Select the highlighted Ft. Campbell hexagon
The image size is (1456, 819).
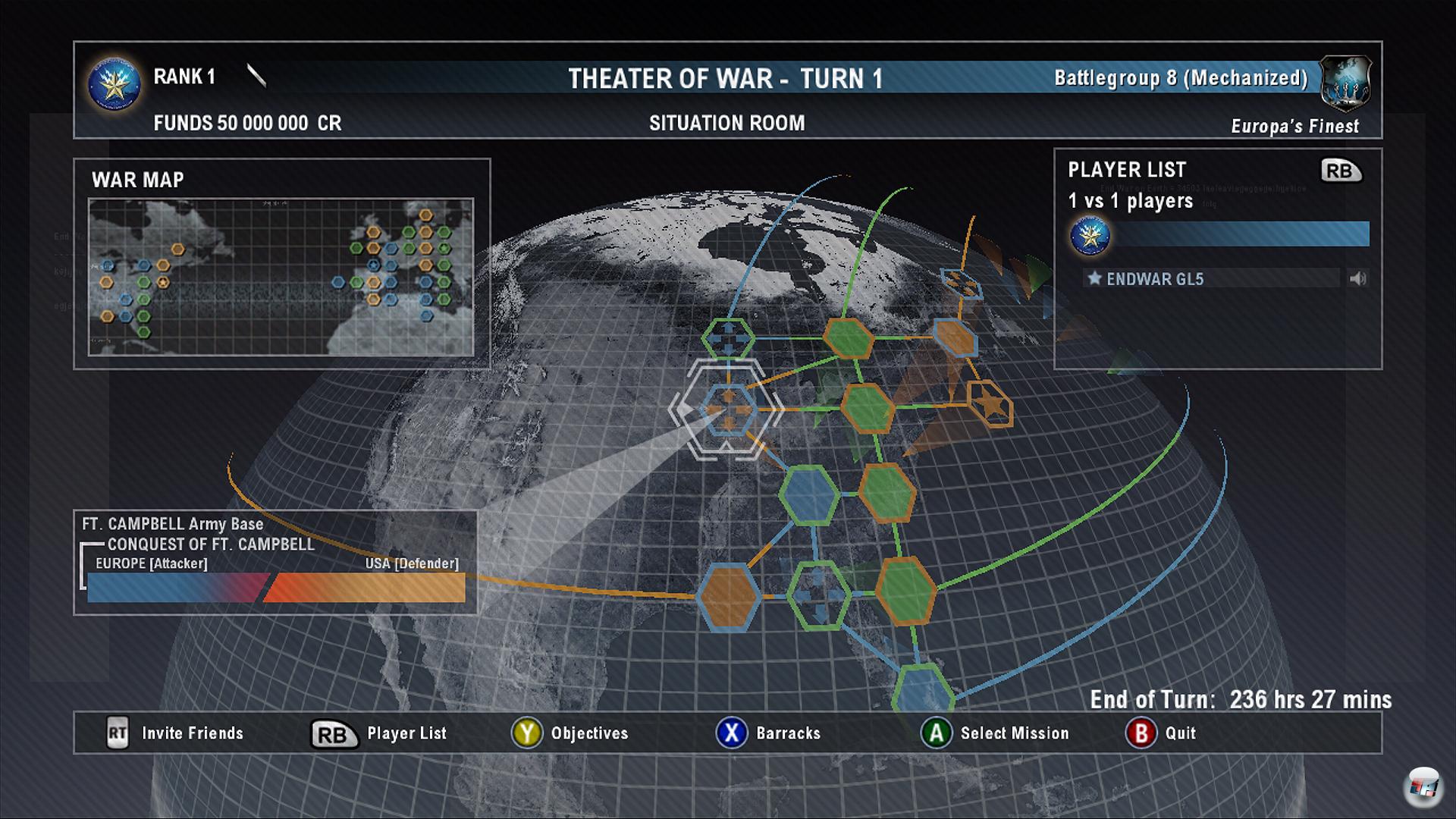coord(726,410)
